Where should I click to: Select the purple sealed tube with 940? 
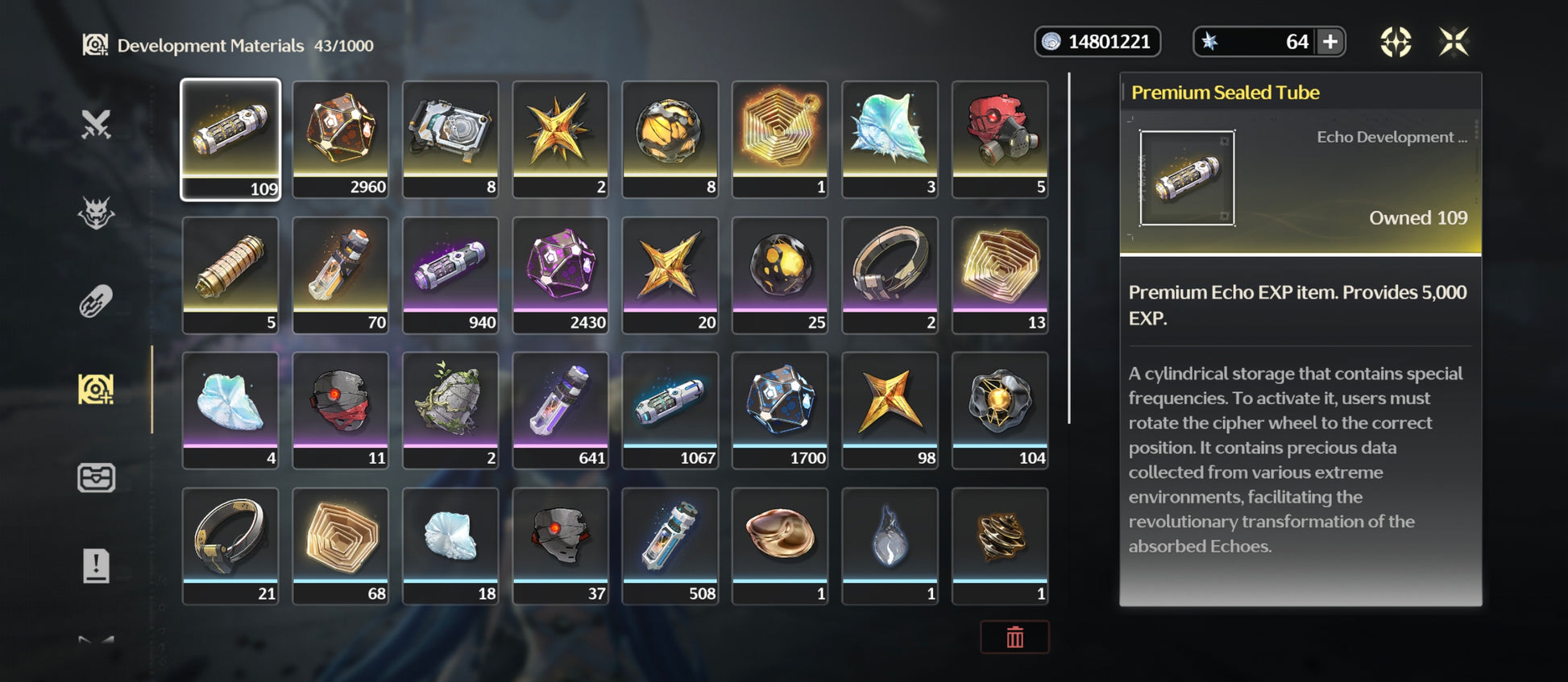tap(450, 275)
